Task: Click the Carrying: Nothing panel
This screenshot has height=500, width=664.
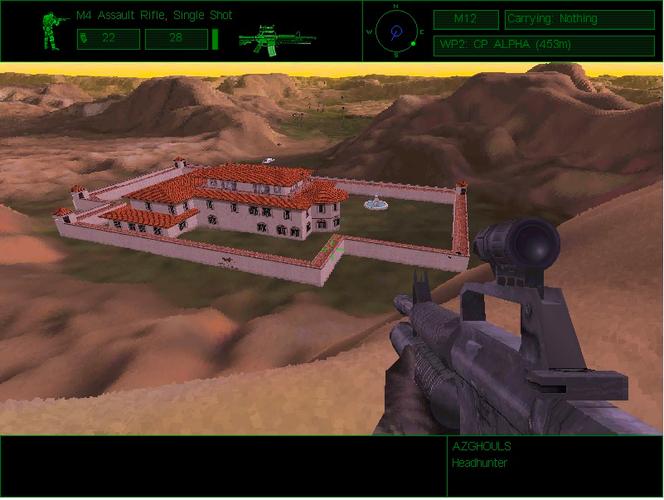Action: (x=579, y=19)
